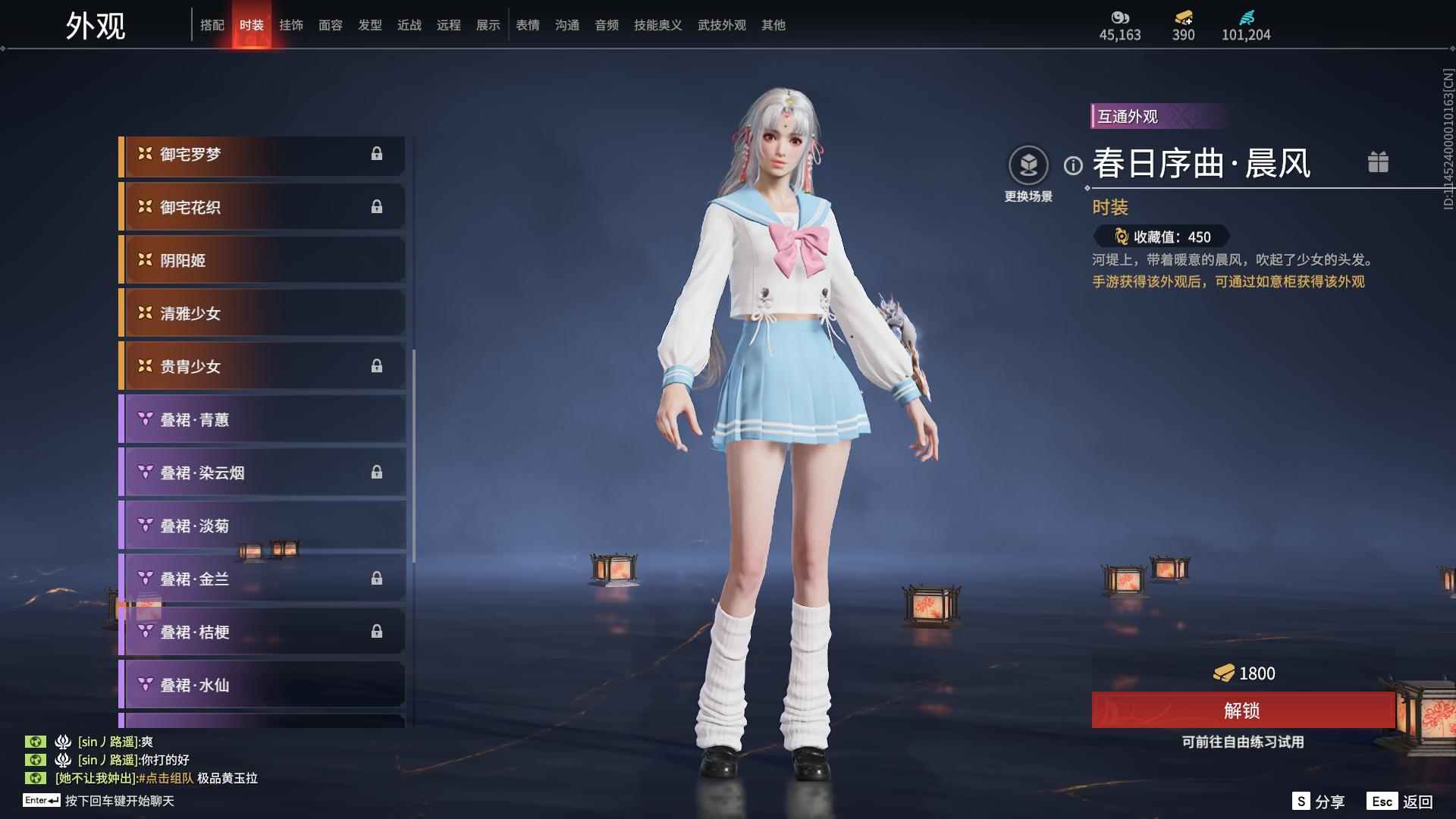Return with the 返回 button
Viewport: 1456px width, 819px height.
tap(1401, 802)
